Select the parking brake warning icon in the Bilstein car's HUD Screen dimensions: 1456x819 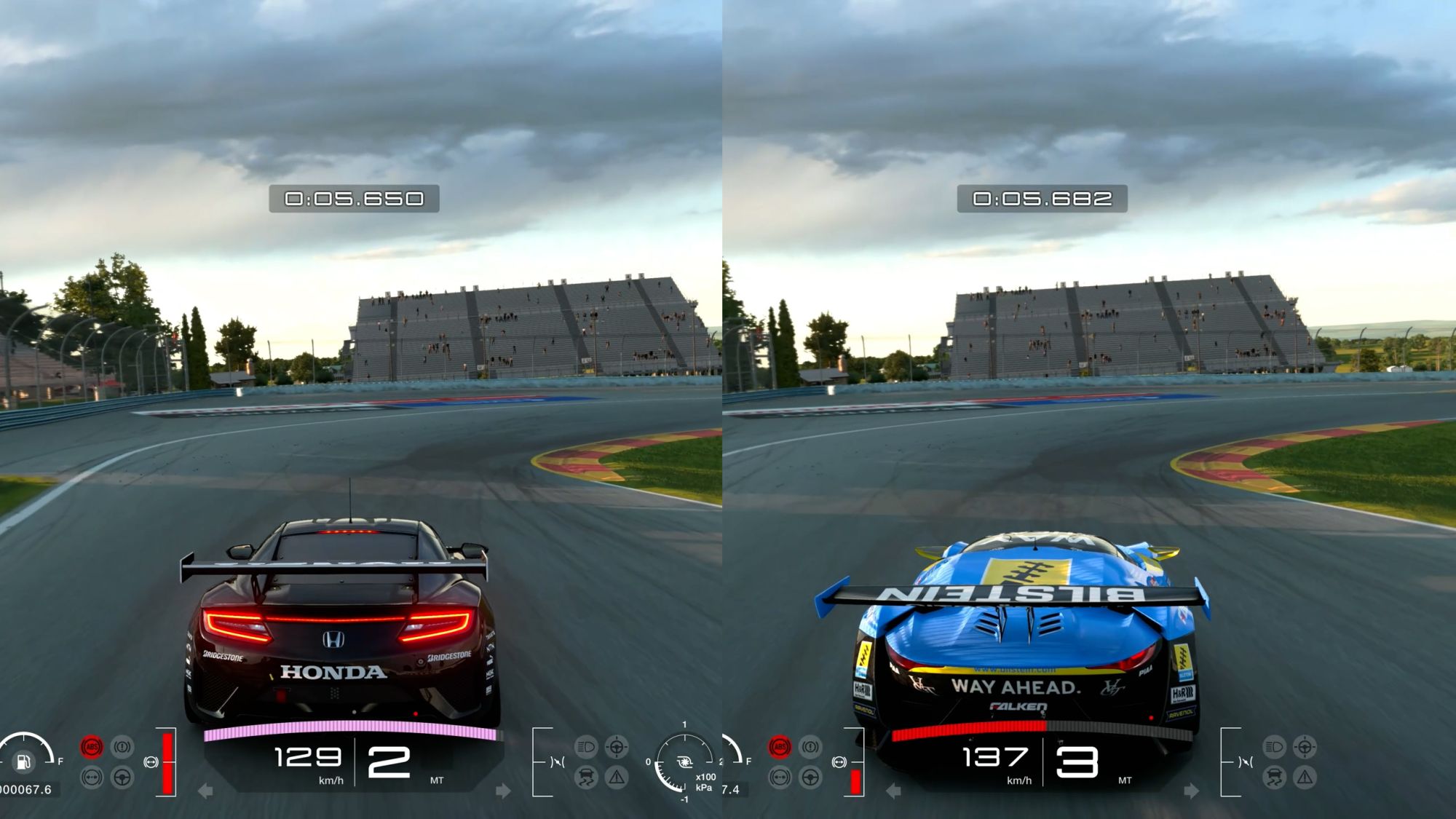click(810, 747)
